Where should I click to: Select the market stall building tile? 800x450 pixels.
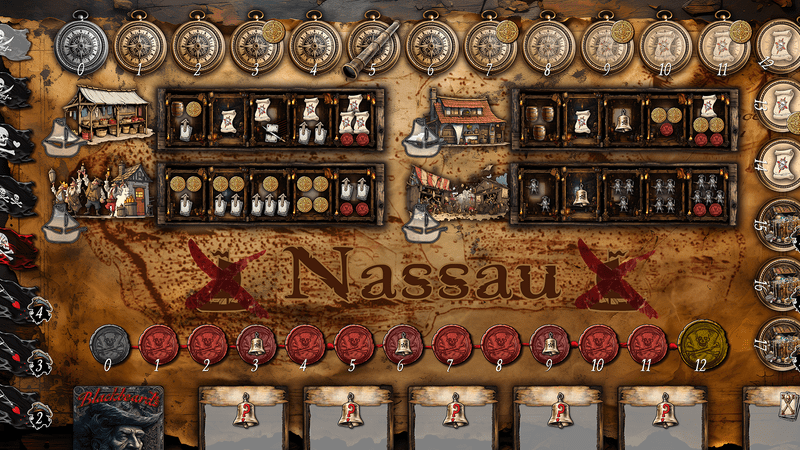click(x=112, y=112)
